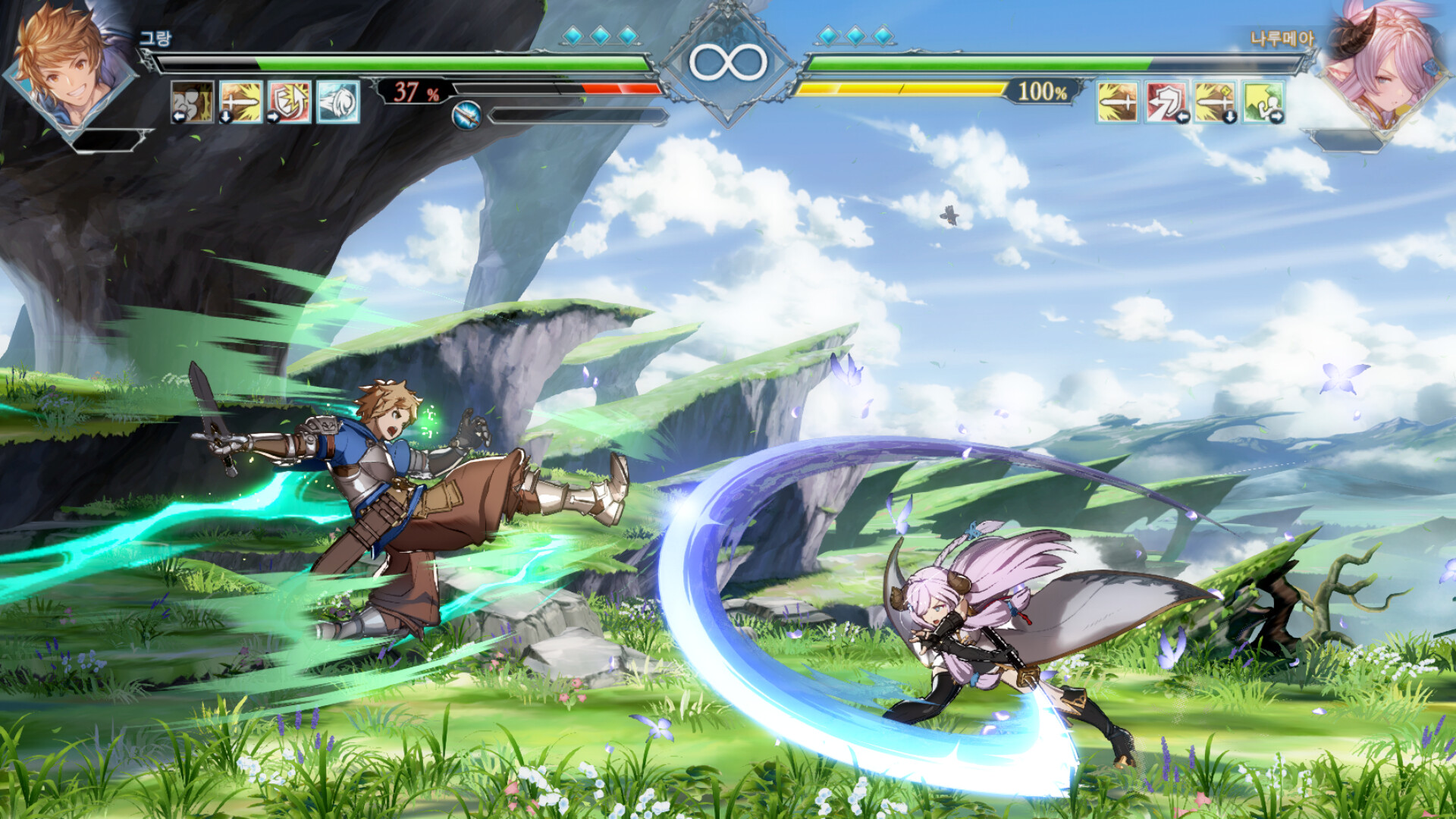The width and height of the screenshot is (1456, 819).
Task: Select Gran's greyed-out back-arrow skill icon
Action: [x=192, y=102]
